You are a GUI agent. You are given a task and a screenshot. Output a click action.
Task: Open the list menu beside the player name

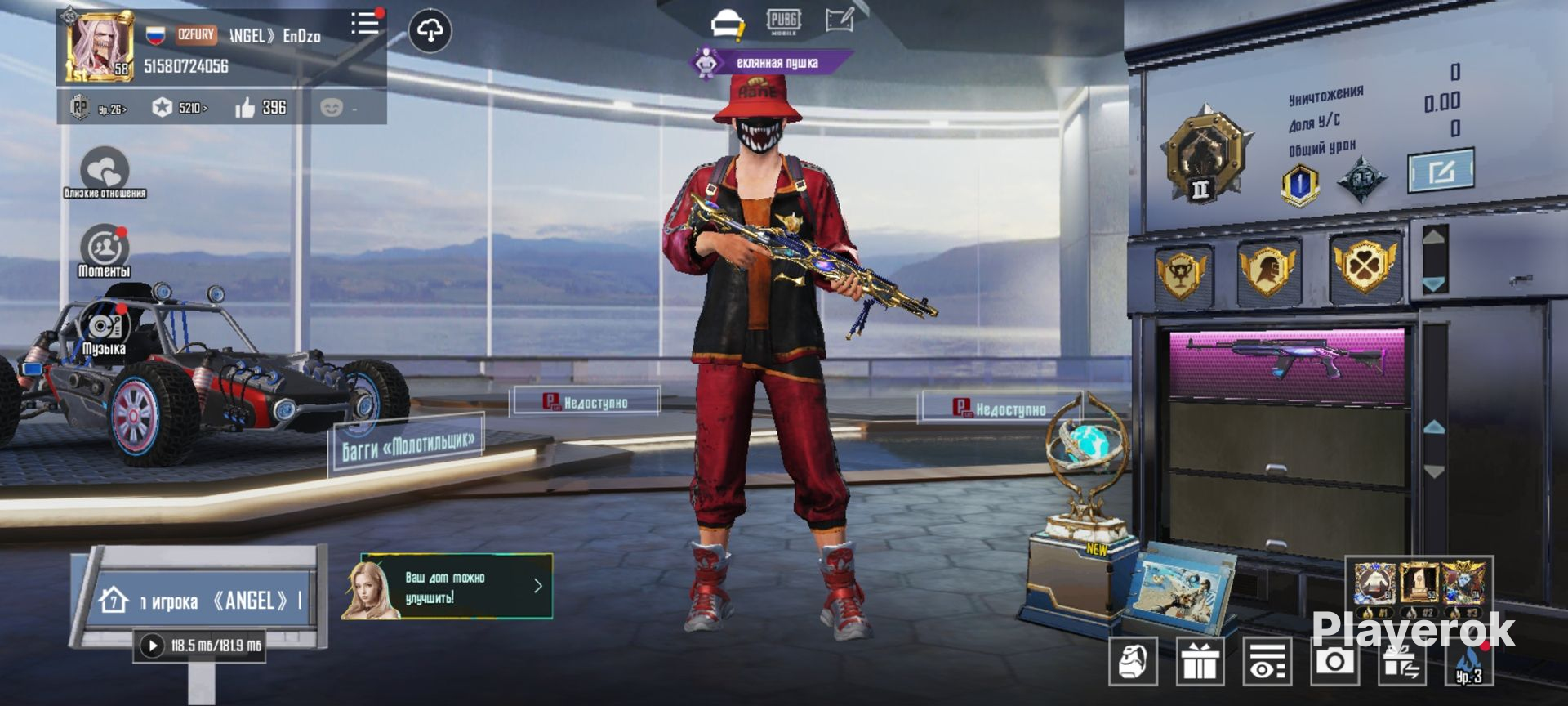(x=364, y=23)
